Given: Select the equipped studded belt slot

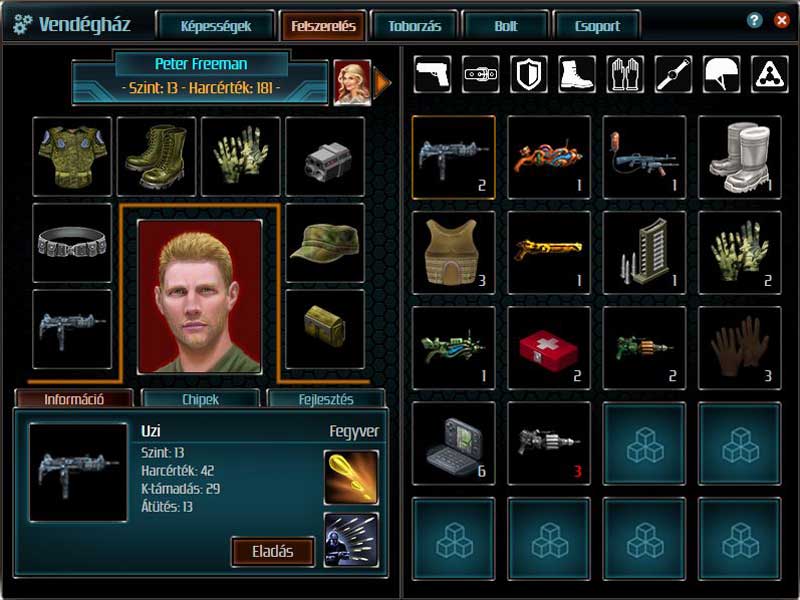Looking at the screenshot, I should pyautogui.click(x=72, y=242).
